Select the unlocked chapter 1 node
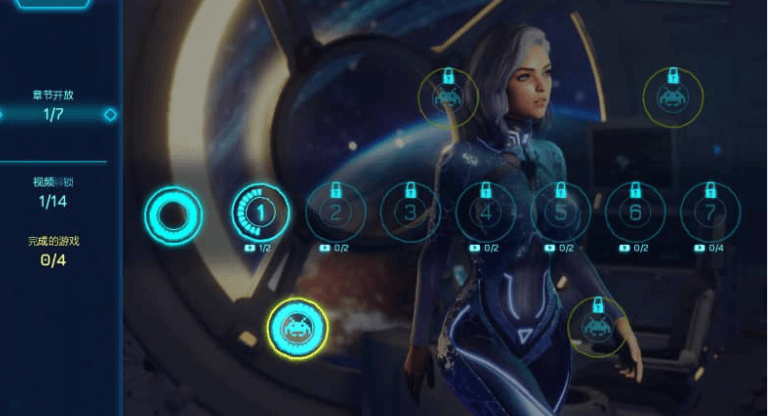This screenshot has width=768, height=416. point(260,211)
